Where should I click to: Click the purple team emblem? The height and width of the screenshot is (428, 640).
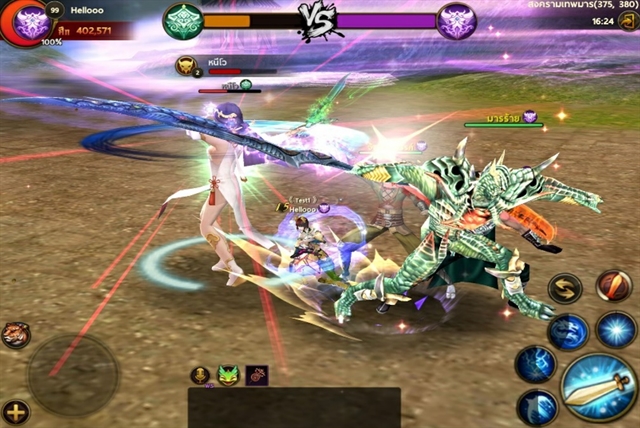pyautogui.click(x=455, y=20)
